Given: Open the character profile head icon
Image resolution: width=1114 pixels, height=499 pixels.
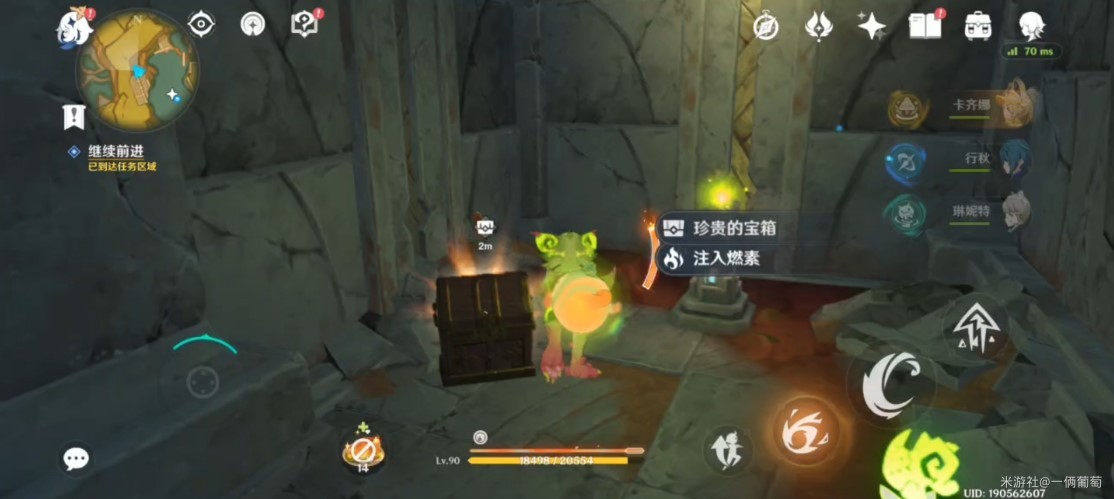Looking at the screenshot, I should tap(1030, 26).
